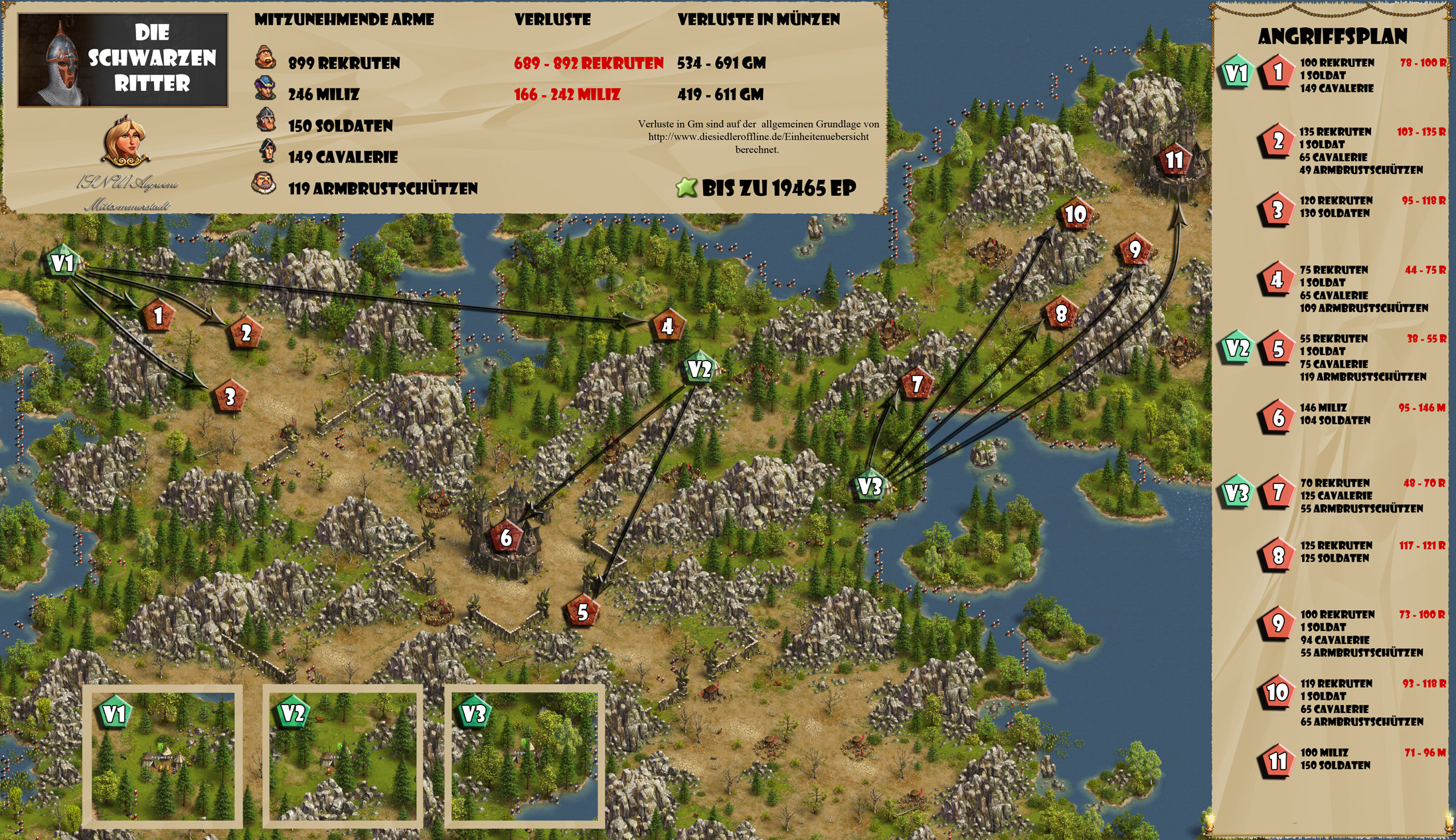
Task: Click the V3 badge in the Angriffsplan list
Action: click(x=1237, y=493)
